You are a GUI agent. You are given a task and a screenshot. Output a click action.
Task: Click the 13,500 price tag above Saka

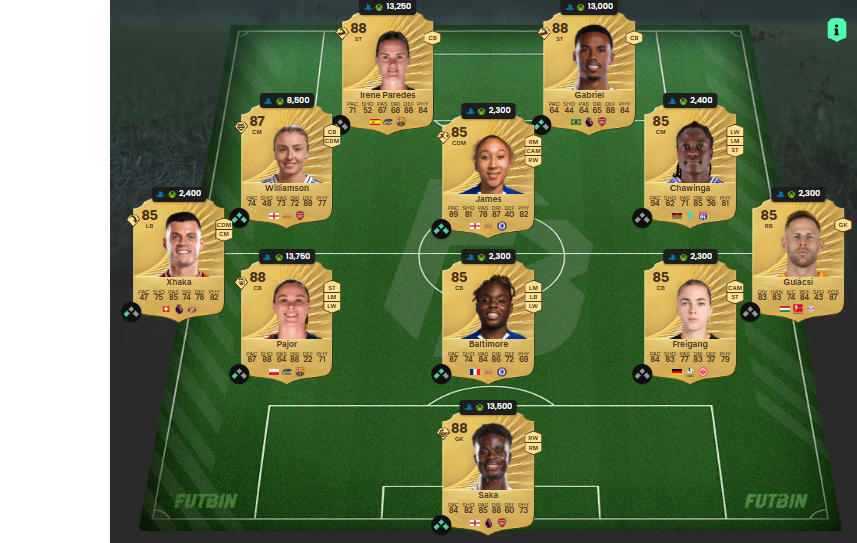pos(488,406)
